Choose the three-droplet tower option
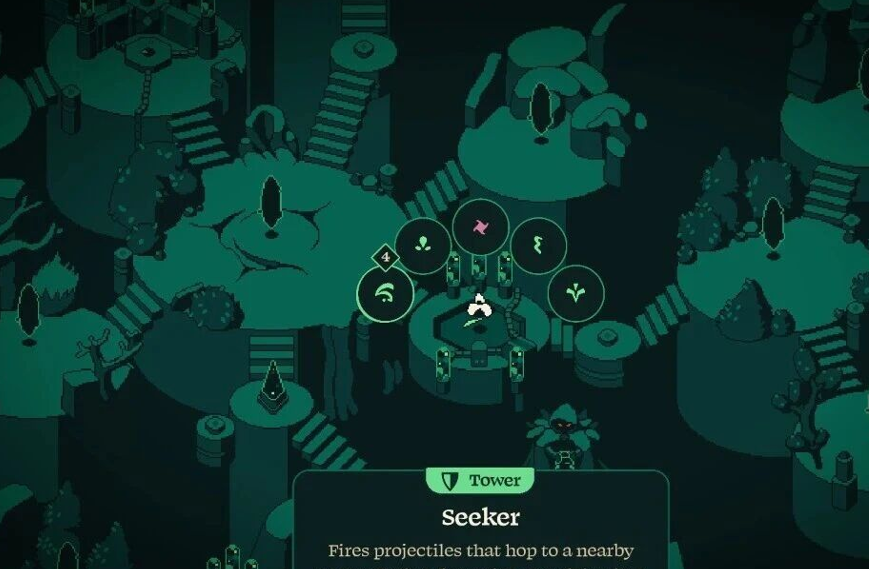This screenshot has width=869, height=569. point(422,245)
